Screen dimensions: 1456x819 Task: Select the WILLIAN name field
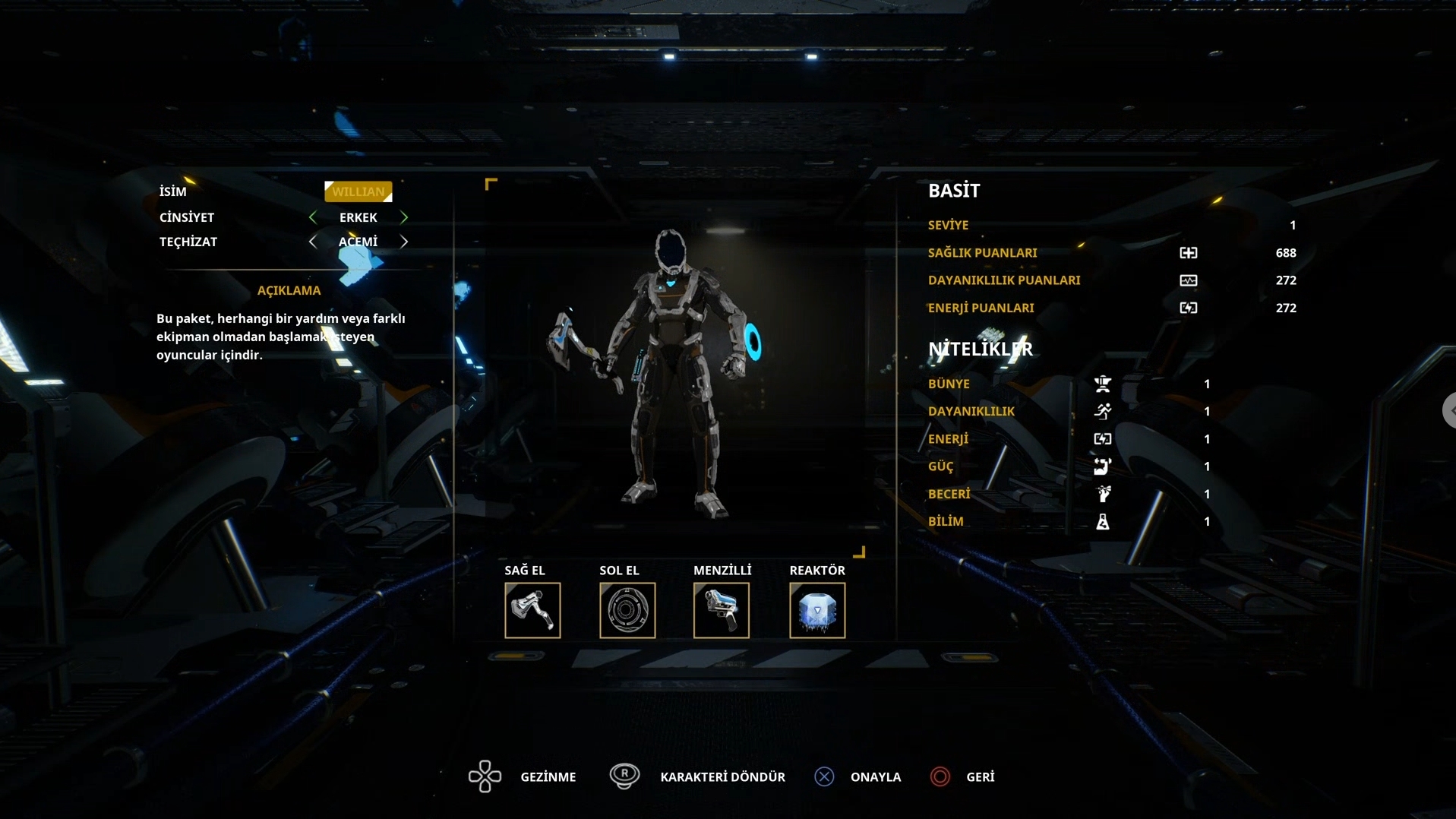point(358,191)
